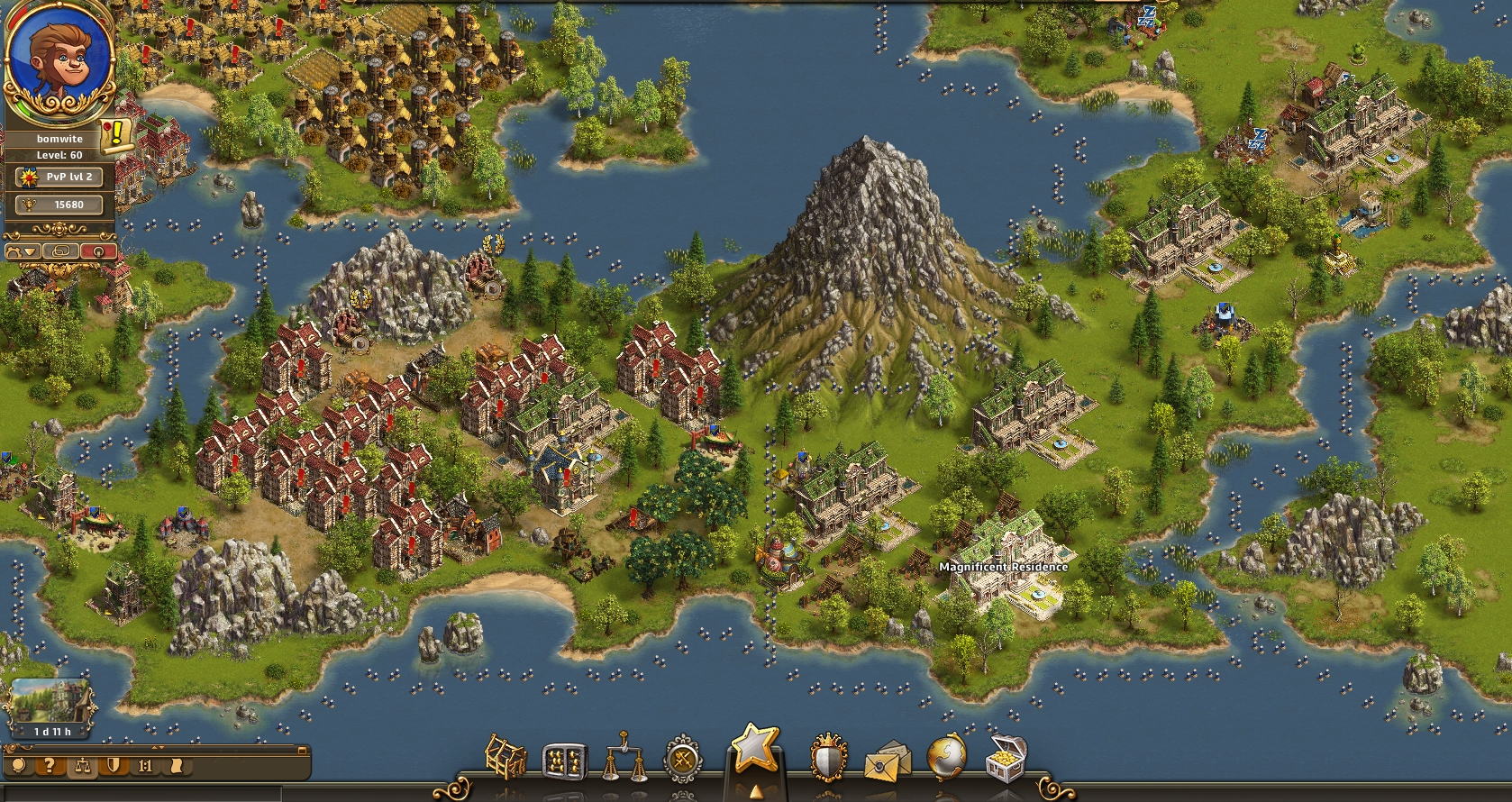
Task: Open the event thumbnail showing 1 d 11 h
Action: click(52, 708)
